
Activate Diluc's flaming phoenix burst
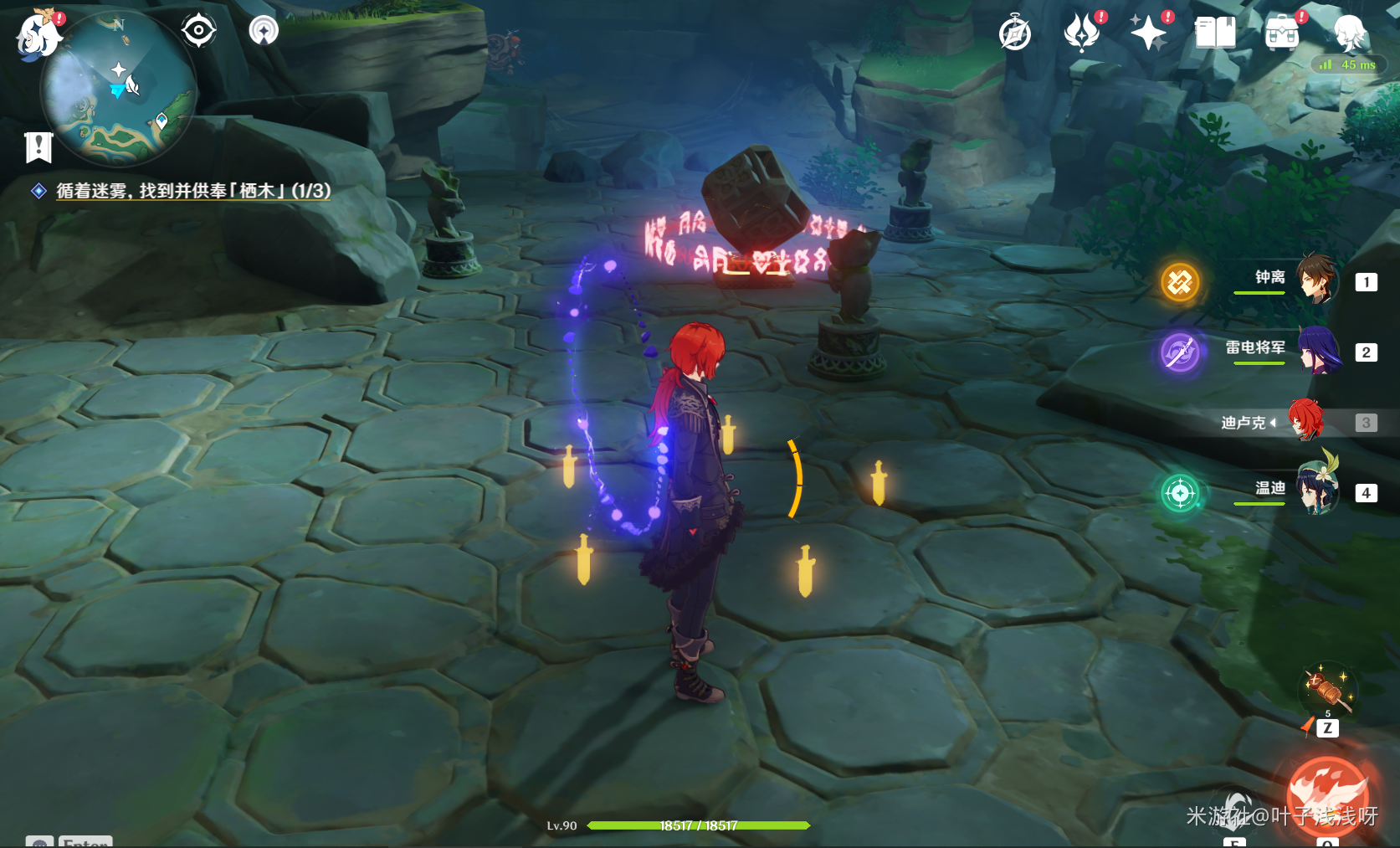tap(1328, 796)
